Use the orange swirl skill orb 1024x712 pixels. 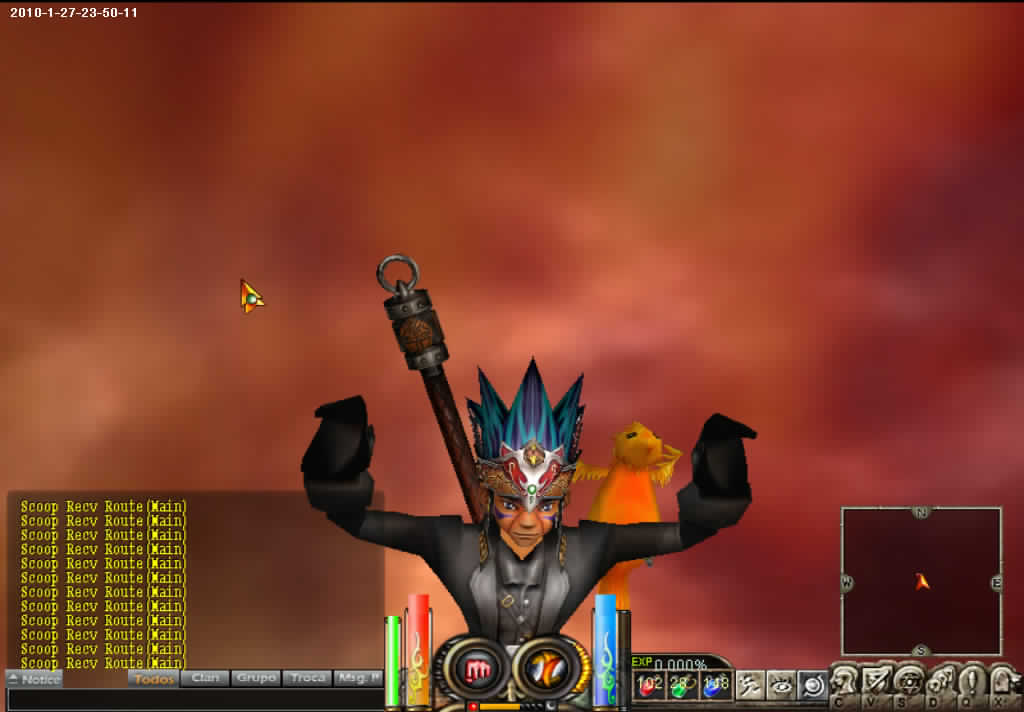click(x=546, y=670)
